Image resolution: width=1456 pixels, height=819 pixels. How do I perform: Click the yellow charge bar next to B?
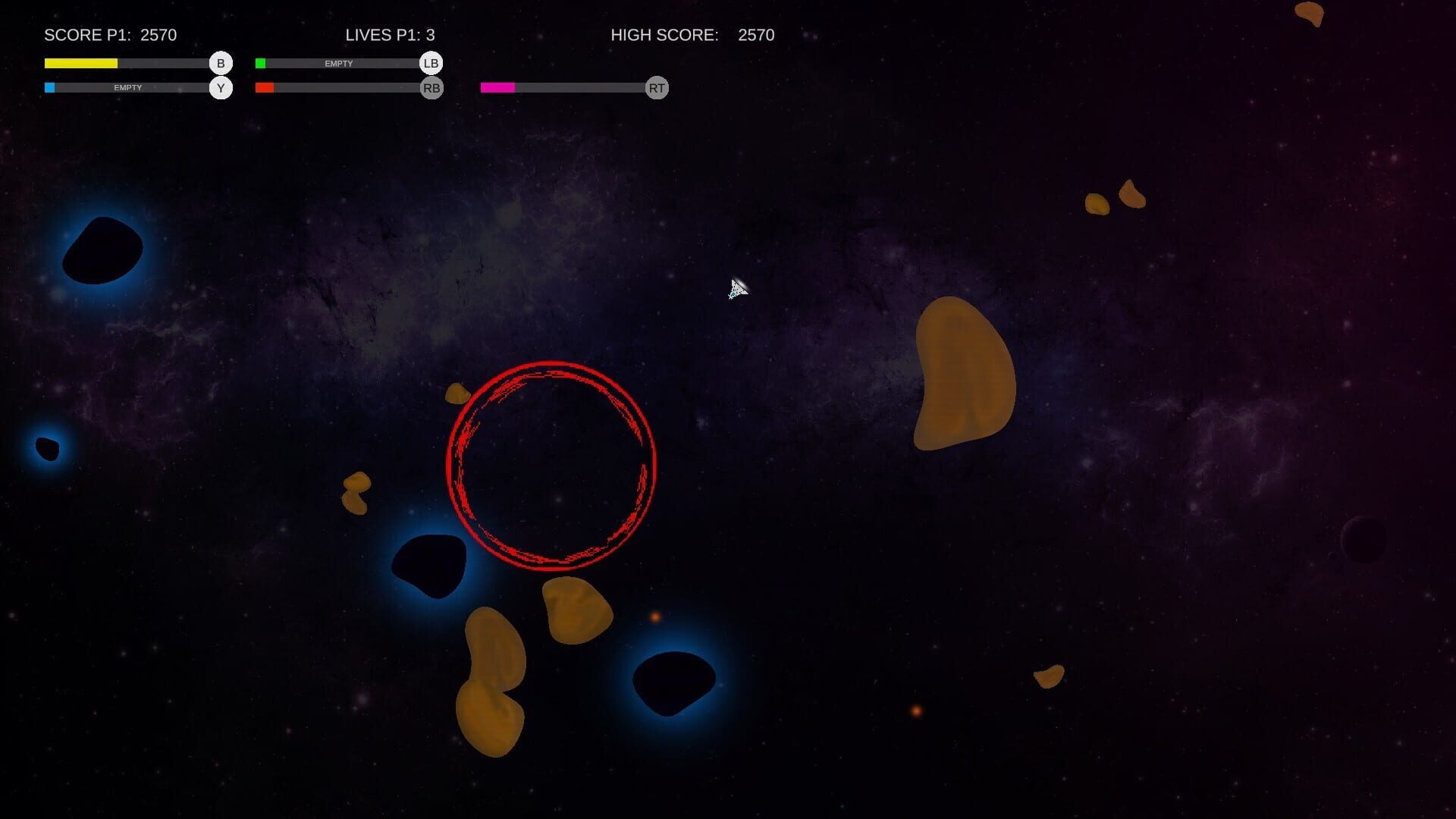point(81,64)
